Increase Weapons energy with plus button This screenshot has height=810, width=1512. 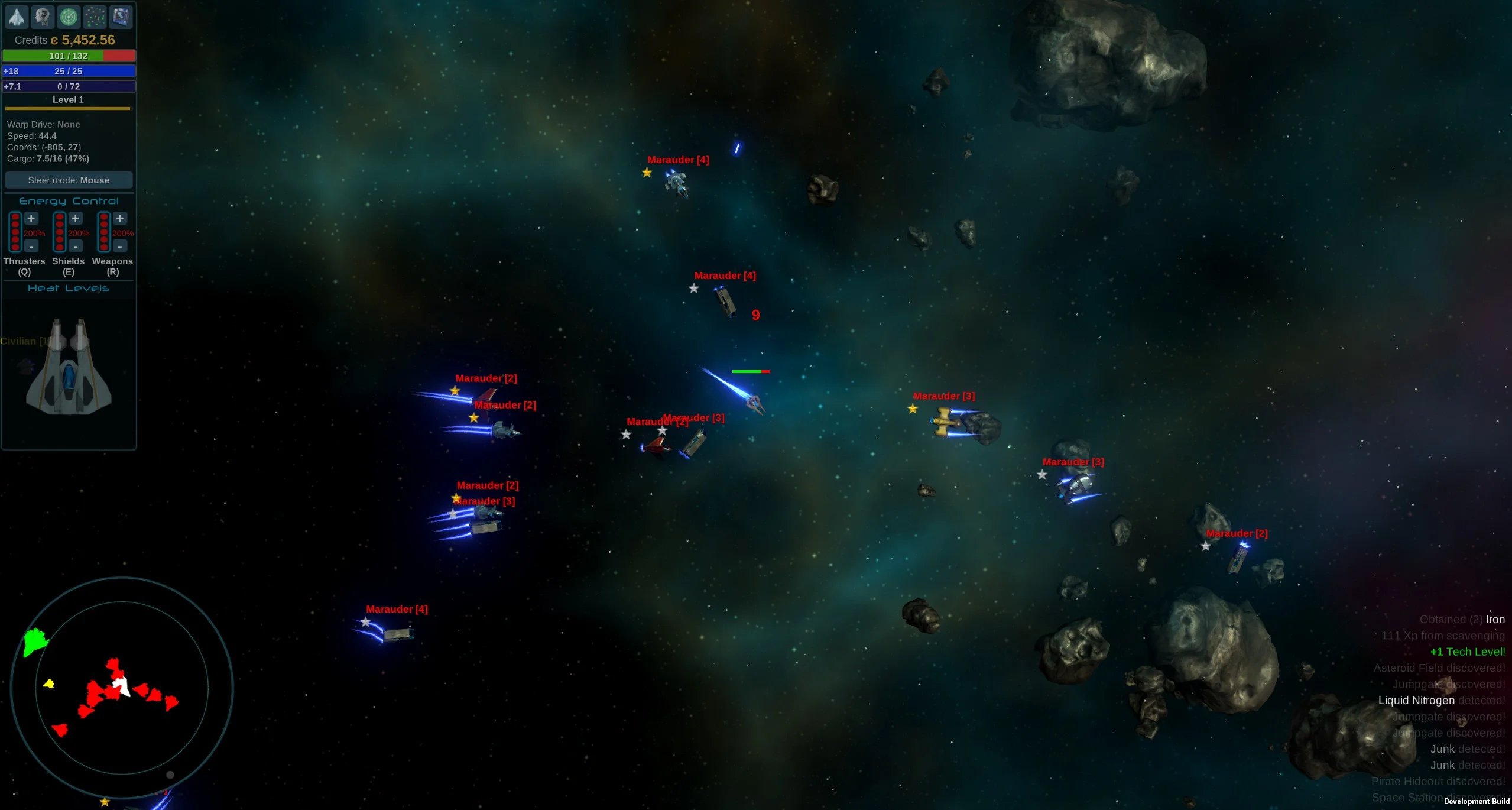tap(120, 219)
